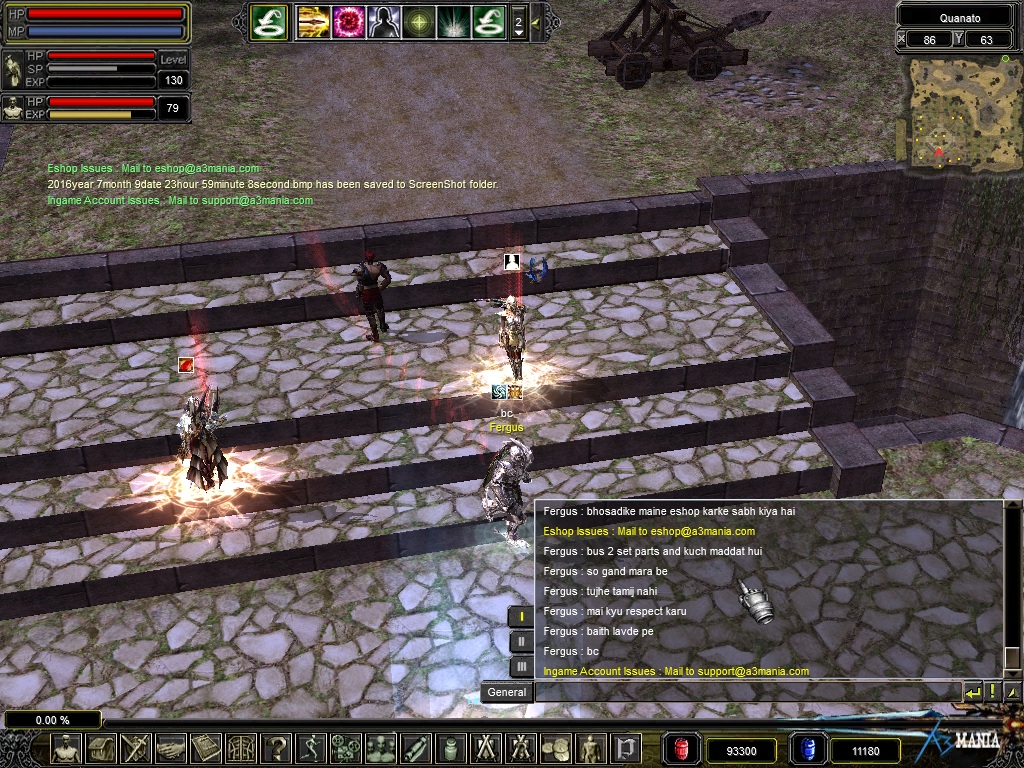Use the glowing silhouette skill

(383, 21)
